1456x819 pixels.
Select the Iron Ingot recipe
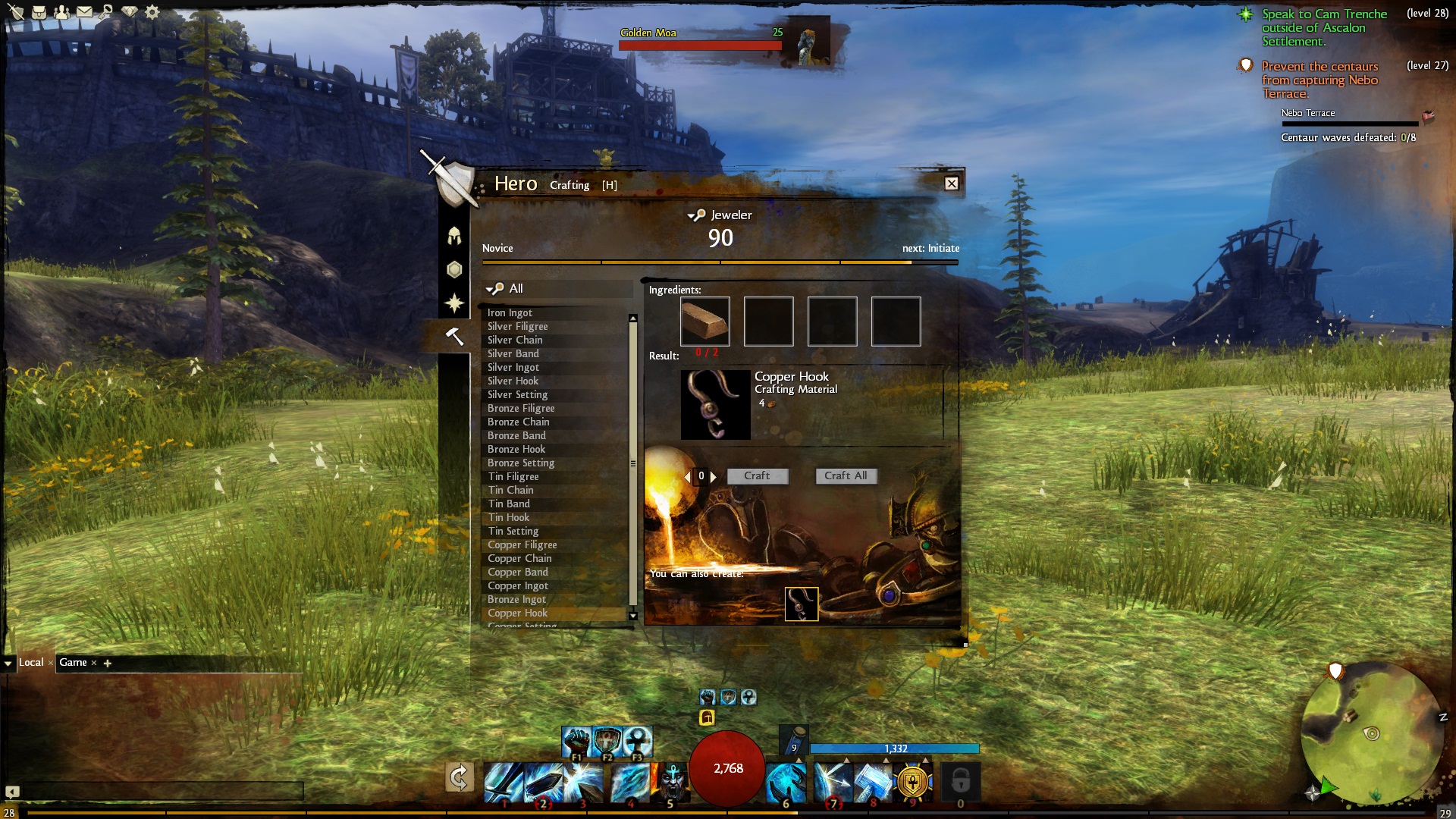(x=510, y=312)
